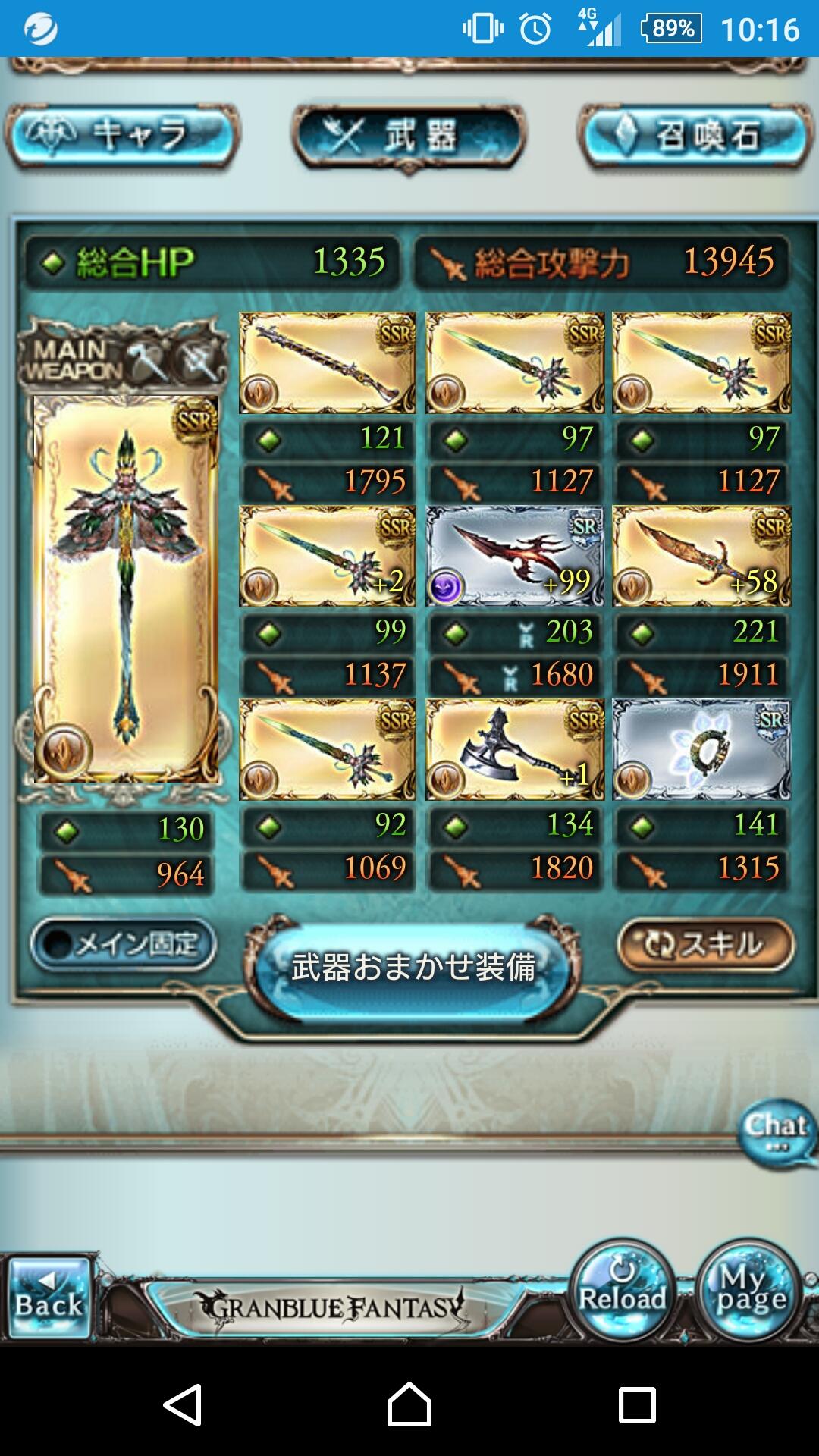Switch to the キャラ tab
The image size is (819, 1456).
123,136
